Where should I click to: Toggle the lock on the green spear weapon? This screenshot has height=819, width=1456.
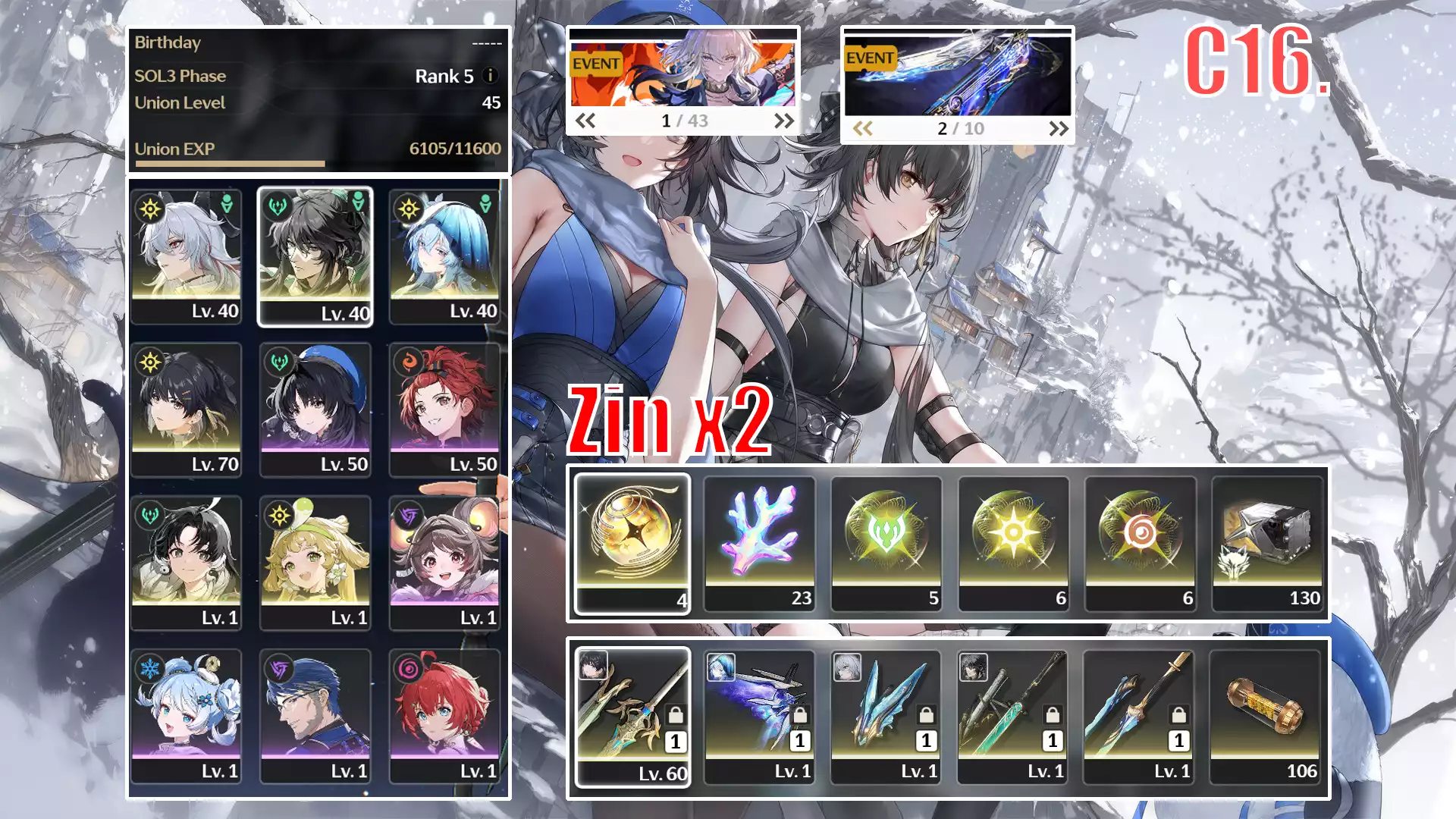click(1053, 716)
